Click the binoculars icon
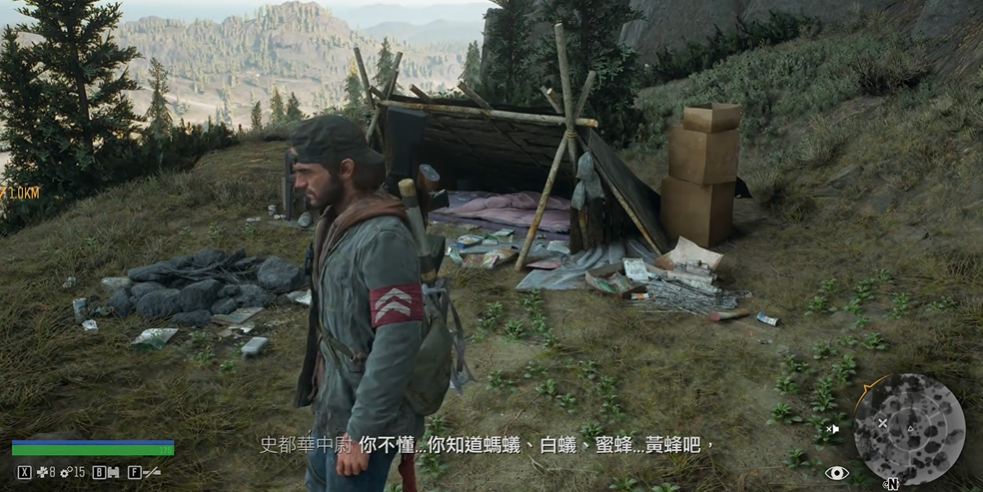 pyautogui.click(x=113, y=472)
